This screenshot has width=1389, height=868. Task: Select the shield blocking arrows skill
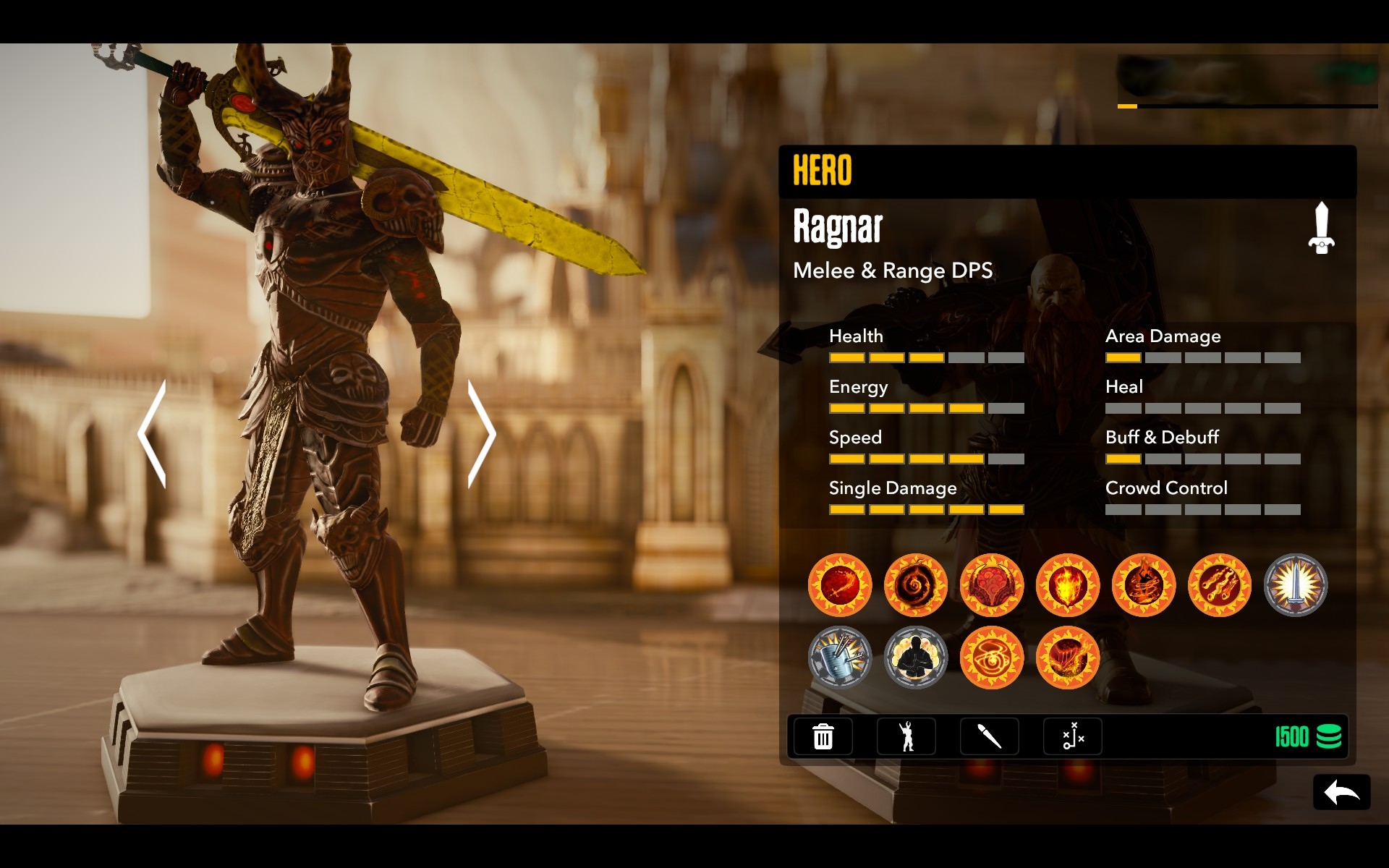point(840,658)
